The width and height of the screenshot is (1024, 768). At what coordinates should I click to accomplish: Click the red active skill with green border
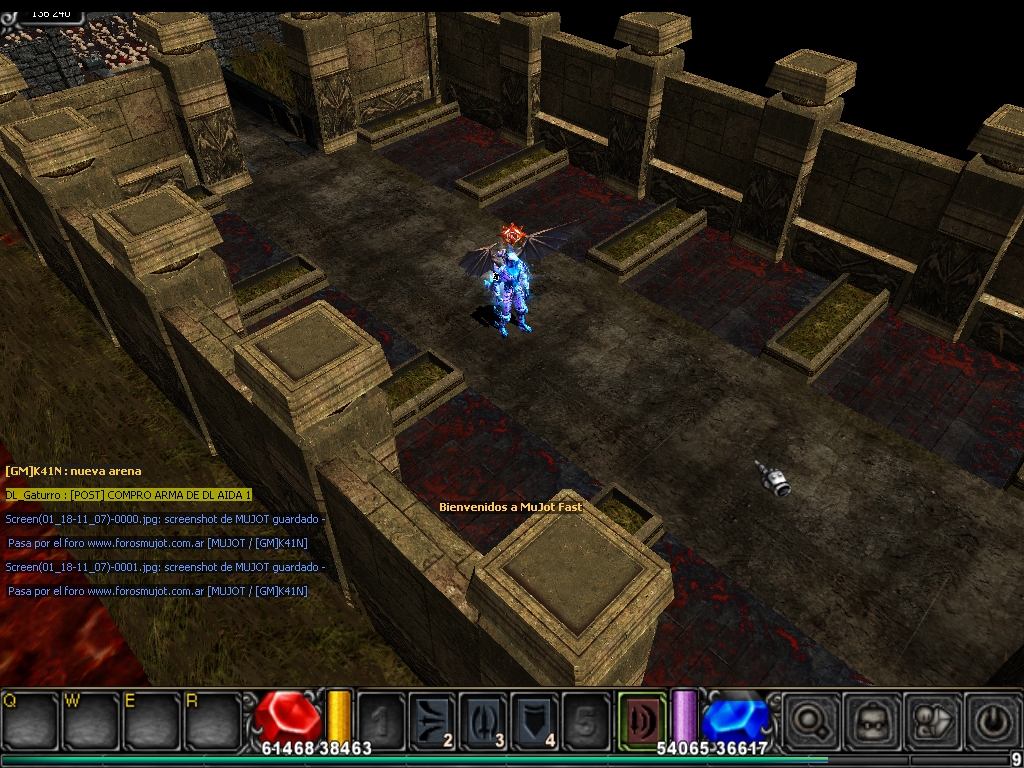(x=642, y=719)
